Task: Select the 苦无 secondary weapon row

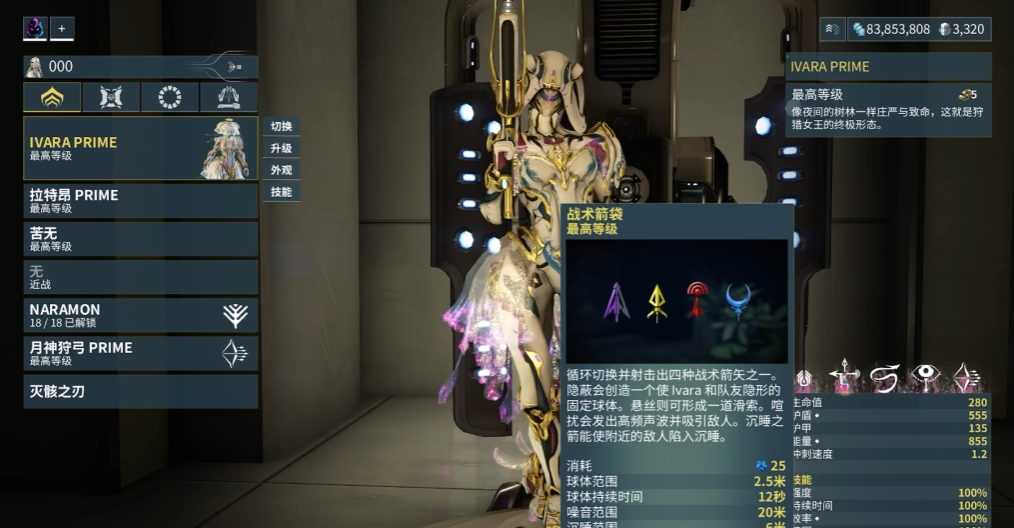Action: [140, 239]
